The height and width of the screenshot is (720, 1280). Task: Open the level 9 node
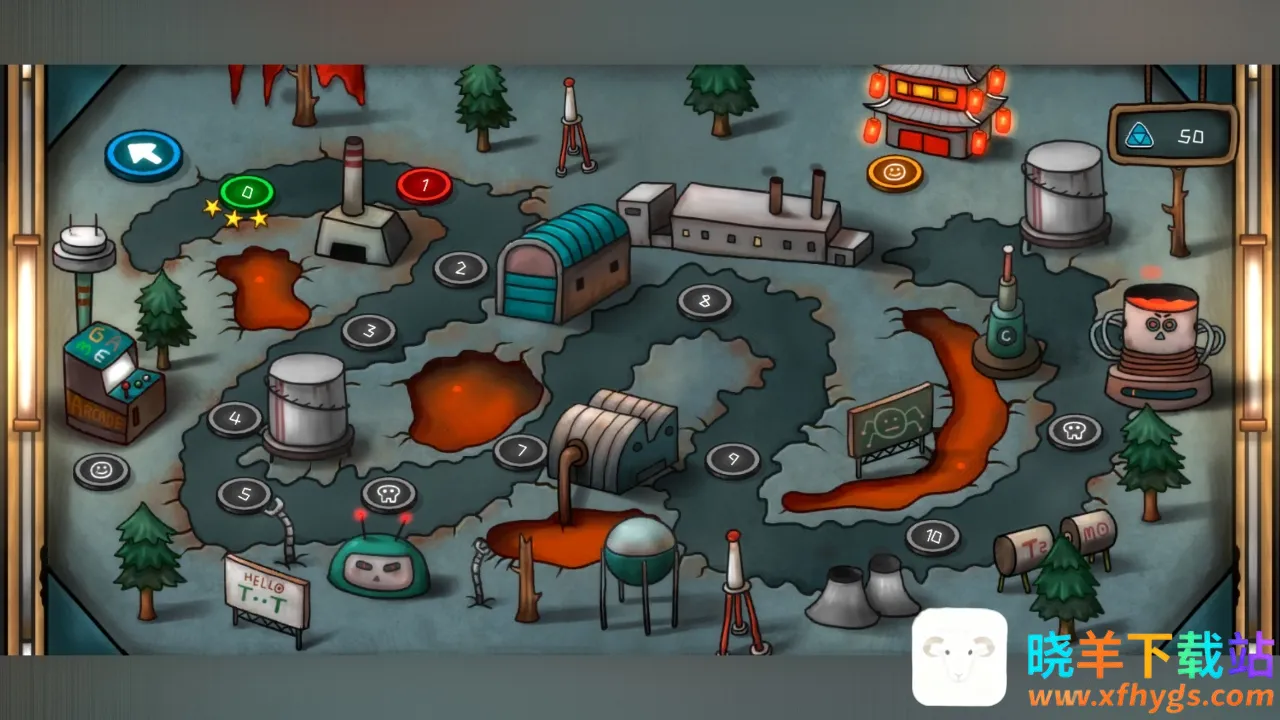click(x=733, y=459)
